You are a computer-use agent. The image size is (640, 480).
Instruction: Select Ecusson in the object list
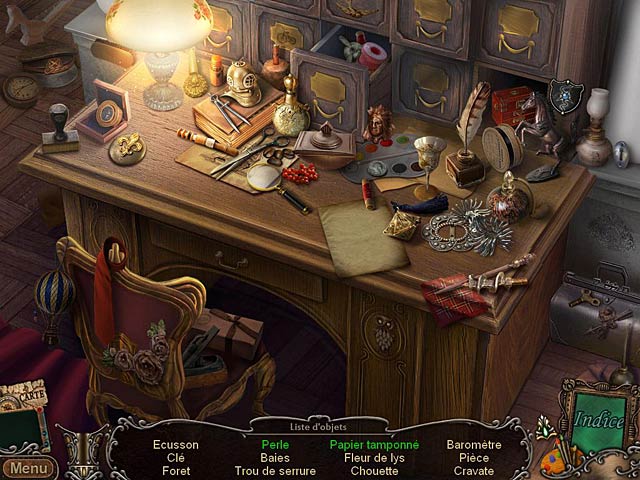click(x=176, y=444)
